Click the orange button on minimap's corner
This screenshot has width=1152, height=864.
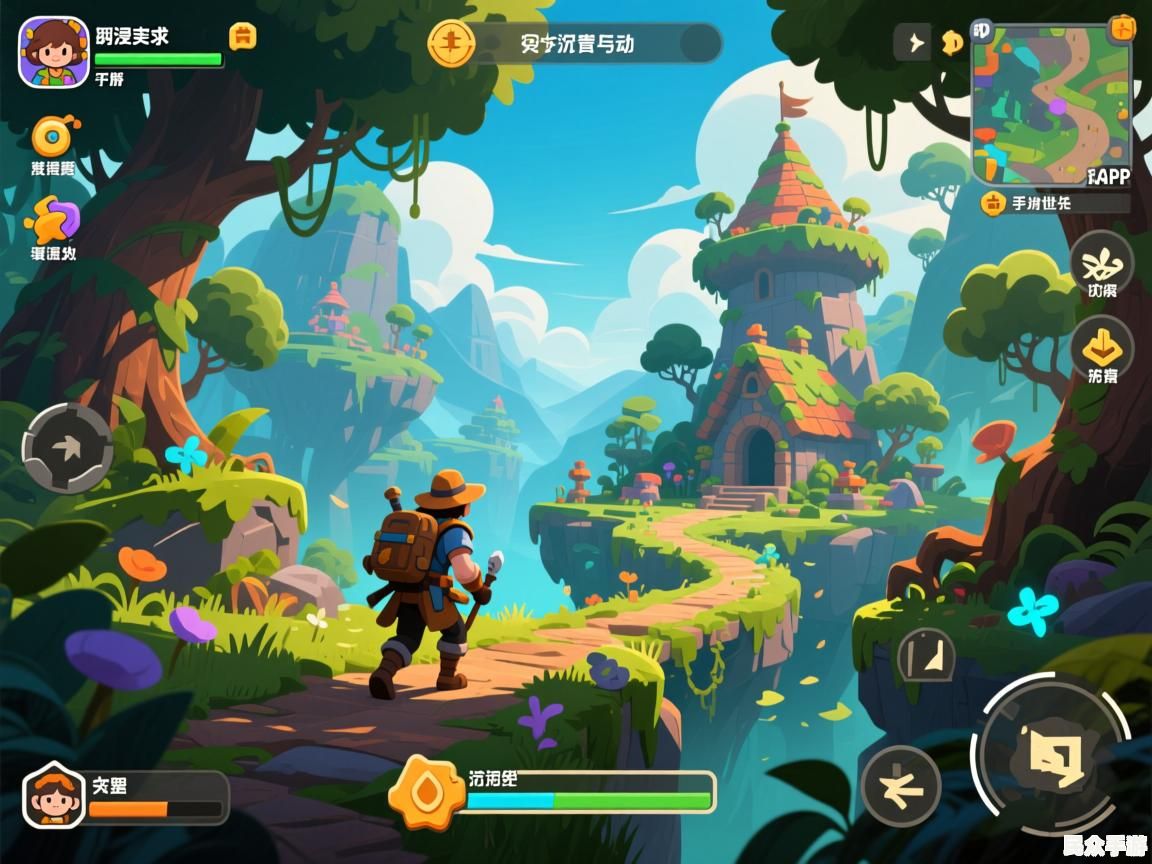click(1123, 28)
